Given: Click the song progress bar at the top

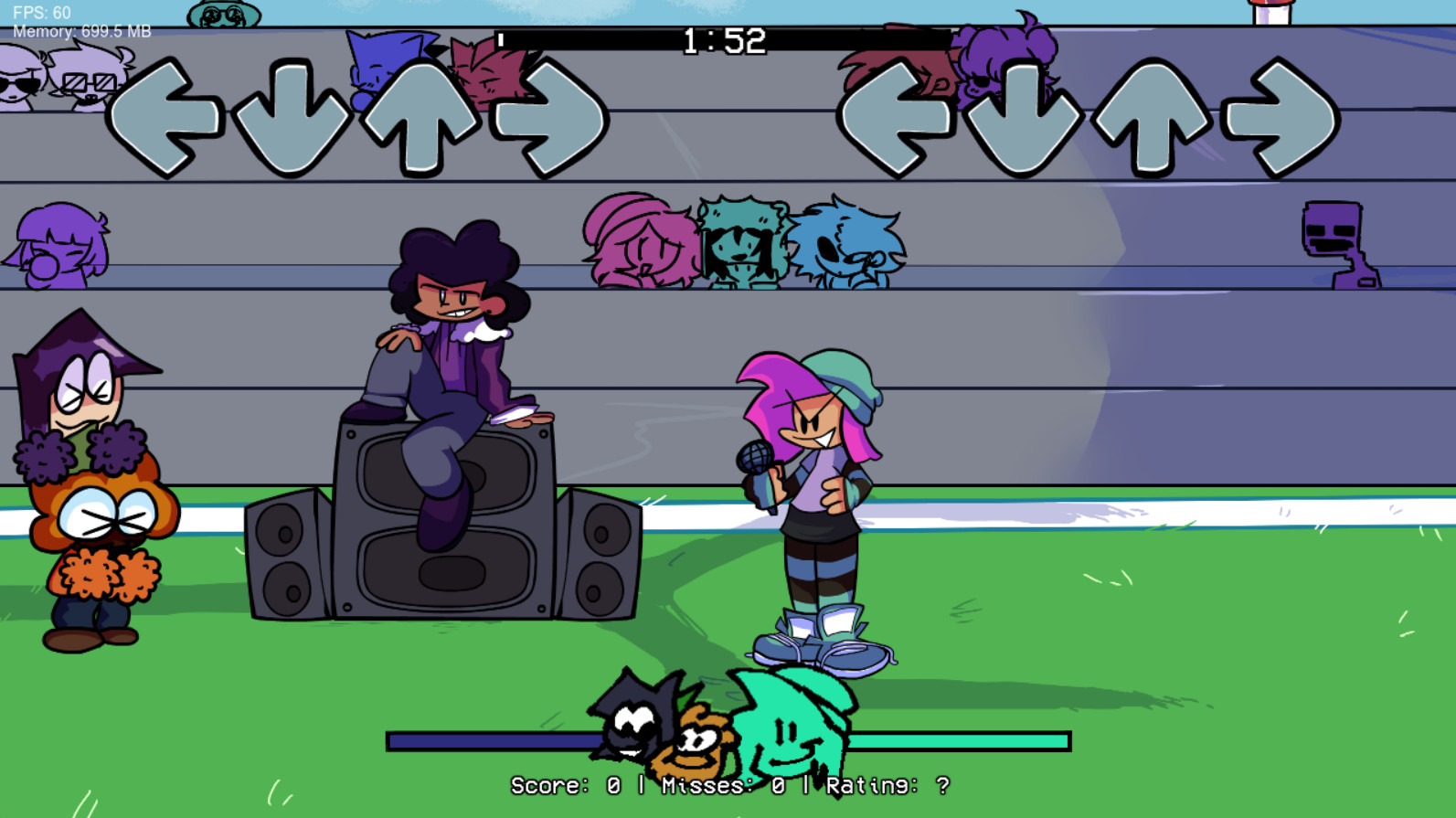Looking at the screenshot, I should [x=722, y=40].
